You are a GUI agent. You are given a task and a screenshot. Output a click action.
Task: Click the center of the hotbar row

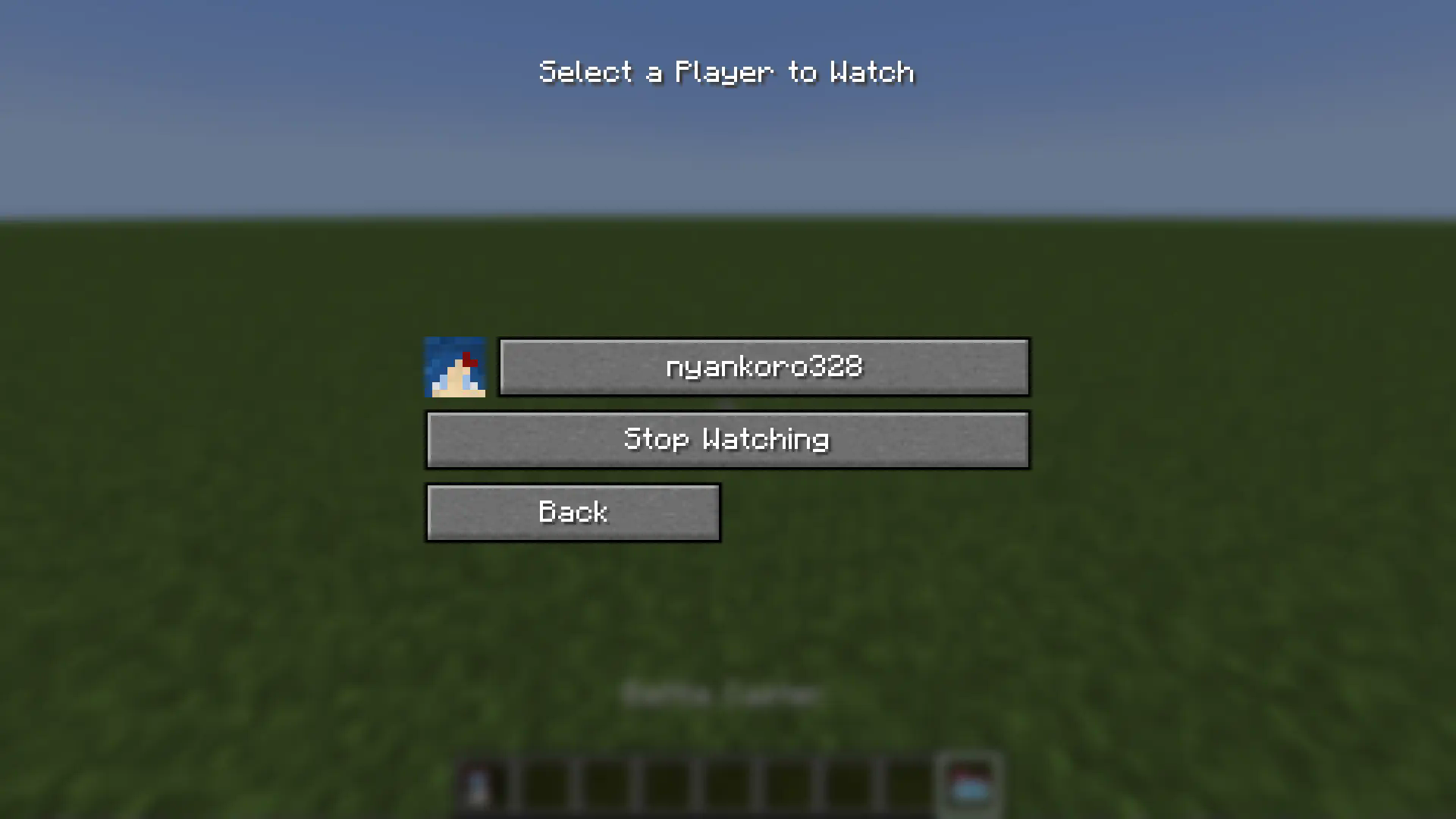point(727,785)
